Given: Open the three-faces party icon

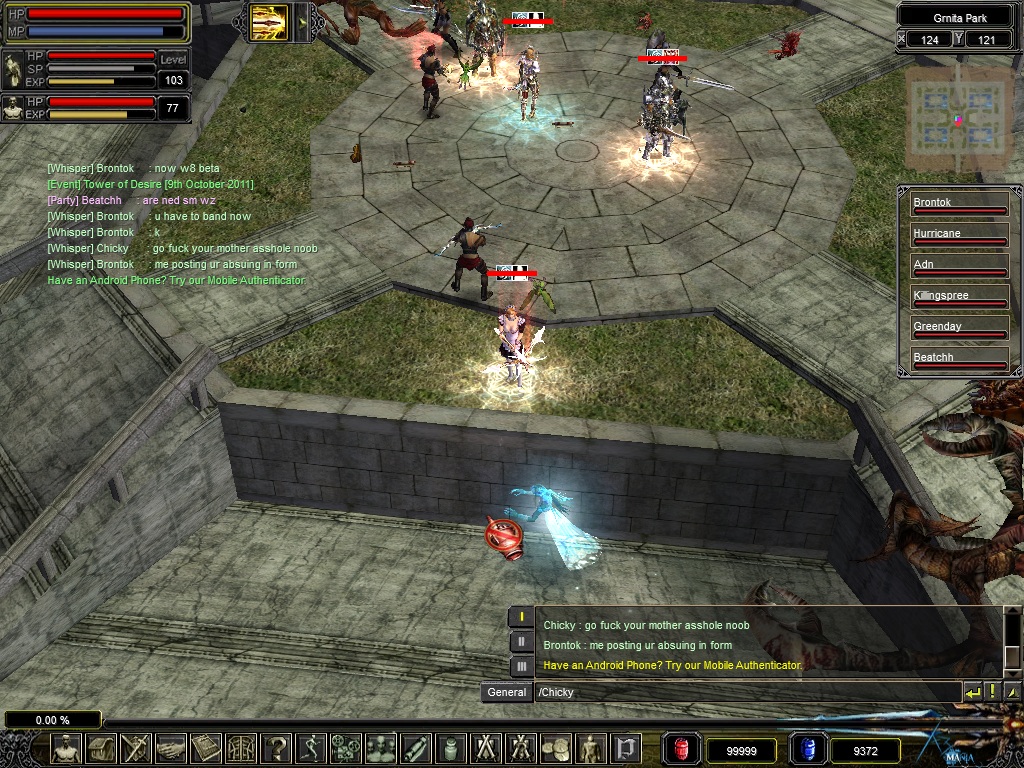Looking at the screenshot, I should click(381, 748).
